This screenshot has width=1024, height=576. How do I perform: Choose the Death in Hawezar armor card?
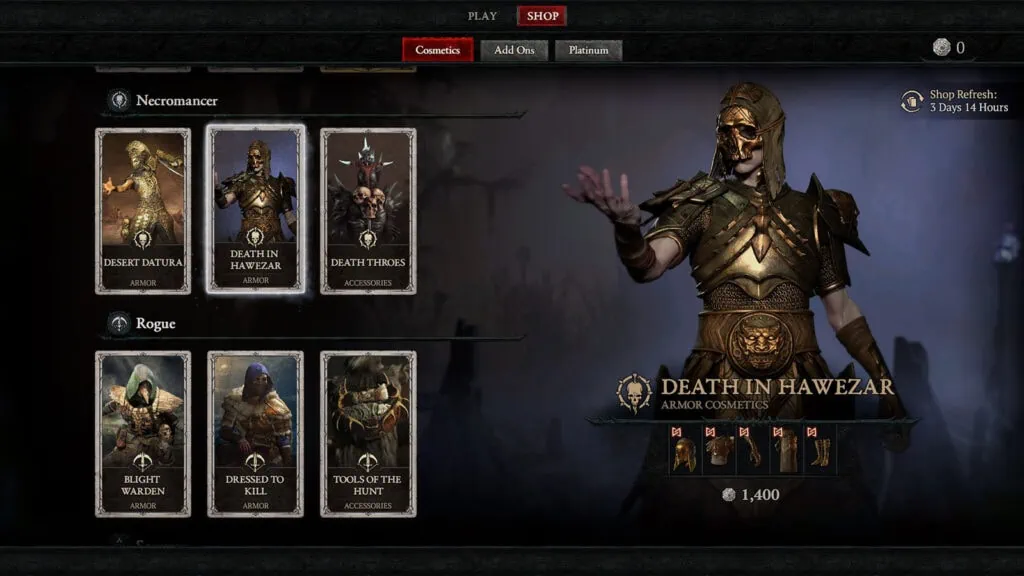[255, 210]
